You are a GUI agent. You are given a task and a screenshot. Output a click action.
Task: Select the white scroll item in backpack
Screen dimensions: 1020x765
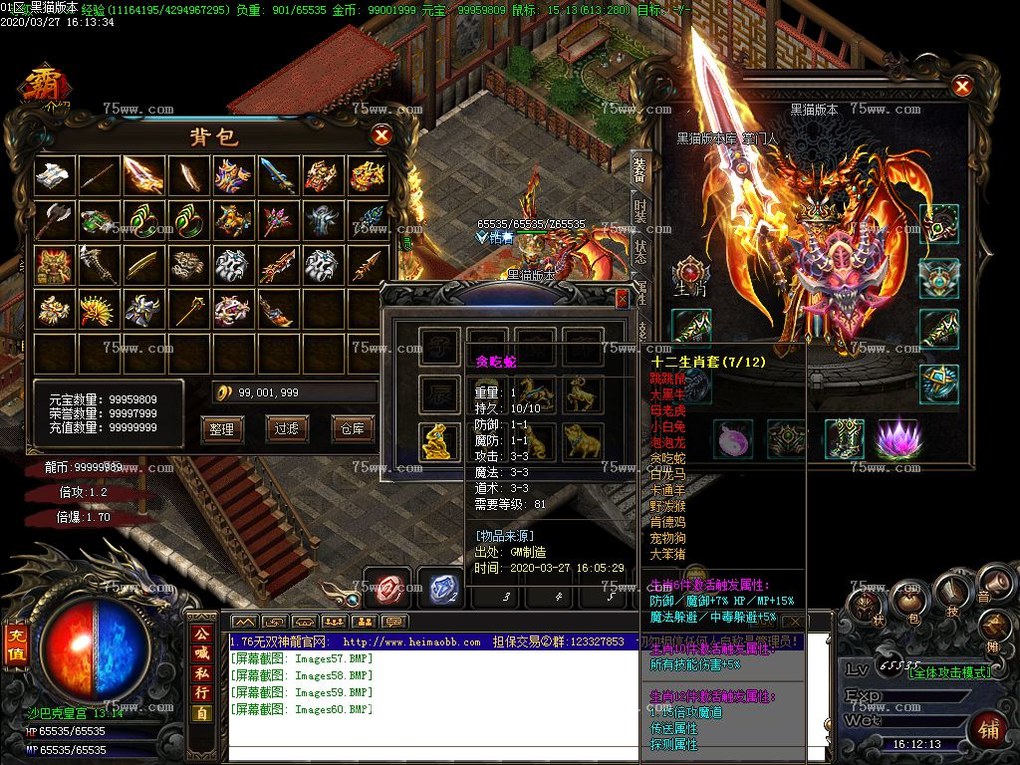coord(55,175)
